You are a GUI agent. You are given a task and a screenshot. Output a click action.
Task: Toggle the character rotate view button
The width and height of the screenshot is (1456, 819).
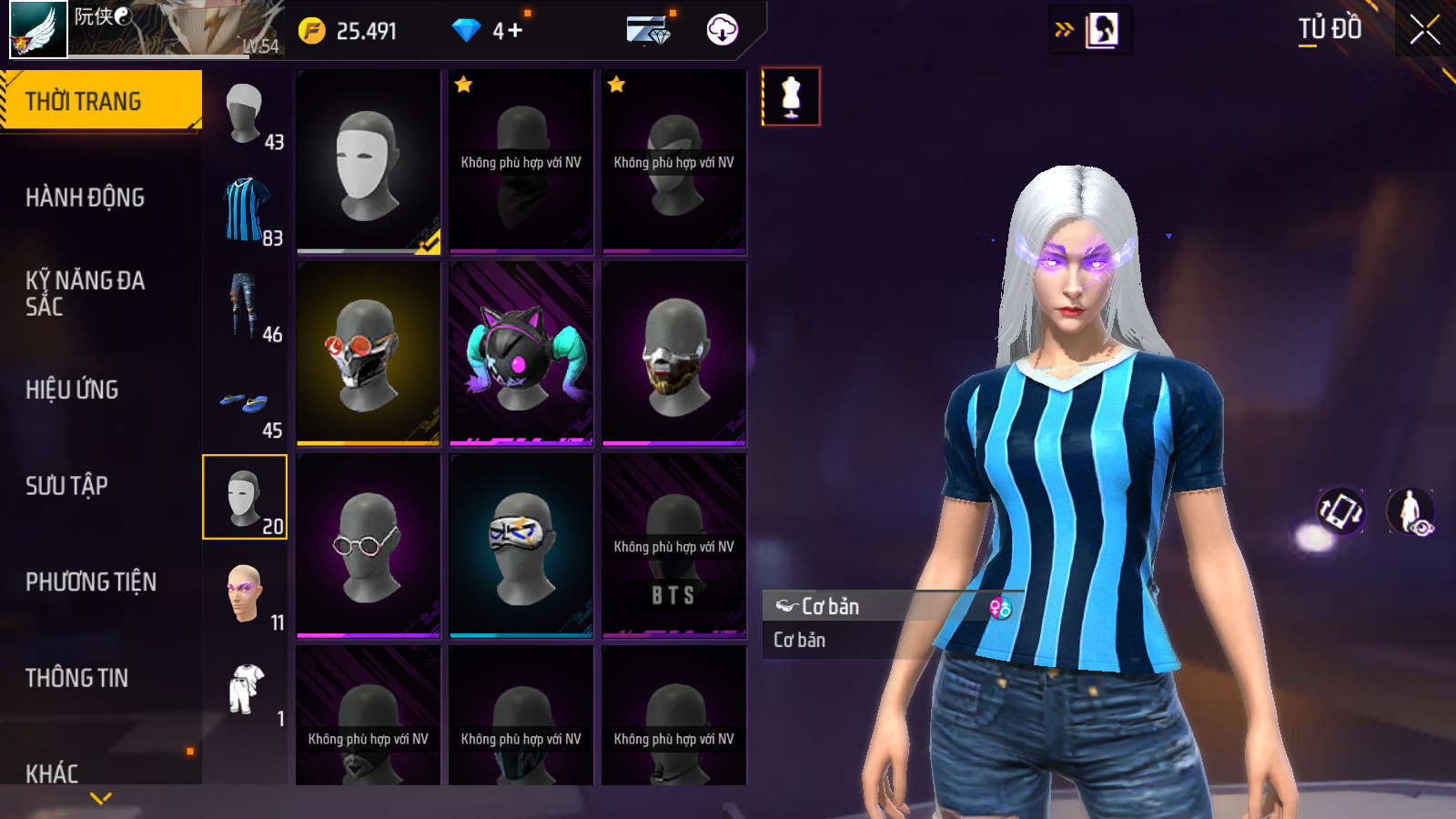point(1340,511)
